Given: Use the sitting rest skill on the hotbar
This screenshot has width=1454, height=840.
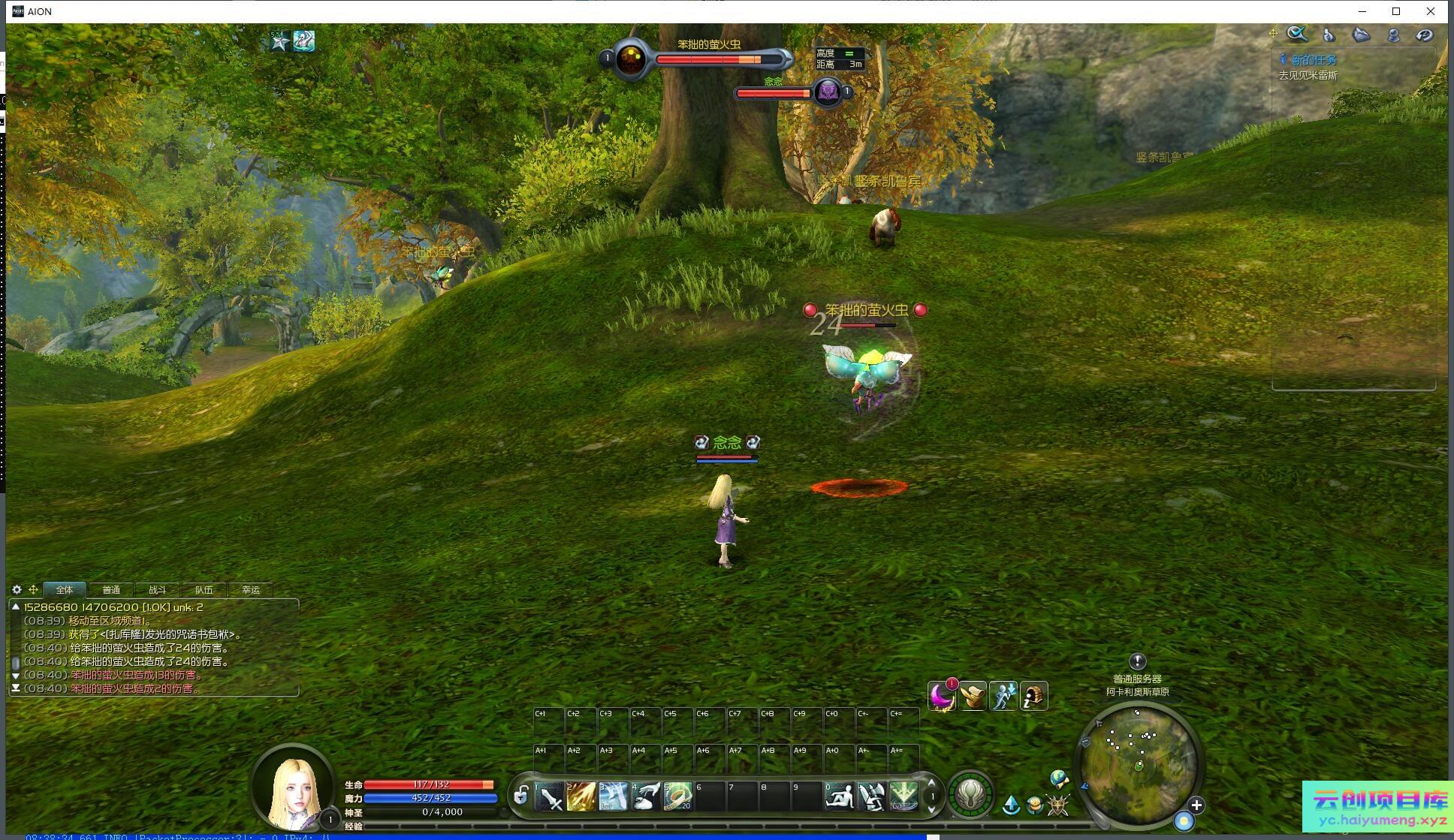Looking at the screenshot, I should [839, 796].
